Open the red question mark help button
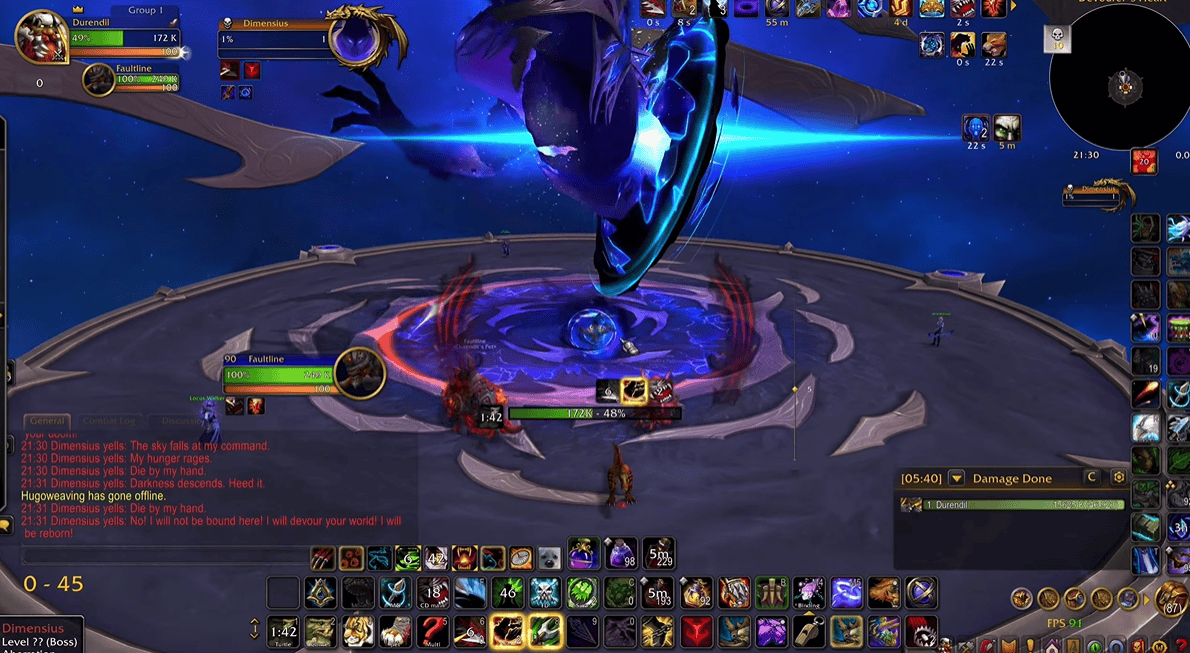Viewport: 1190px width, 653px height. click(x=1181, y=645)
